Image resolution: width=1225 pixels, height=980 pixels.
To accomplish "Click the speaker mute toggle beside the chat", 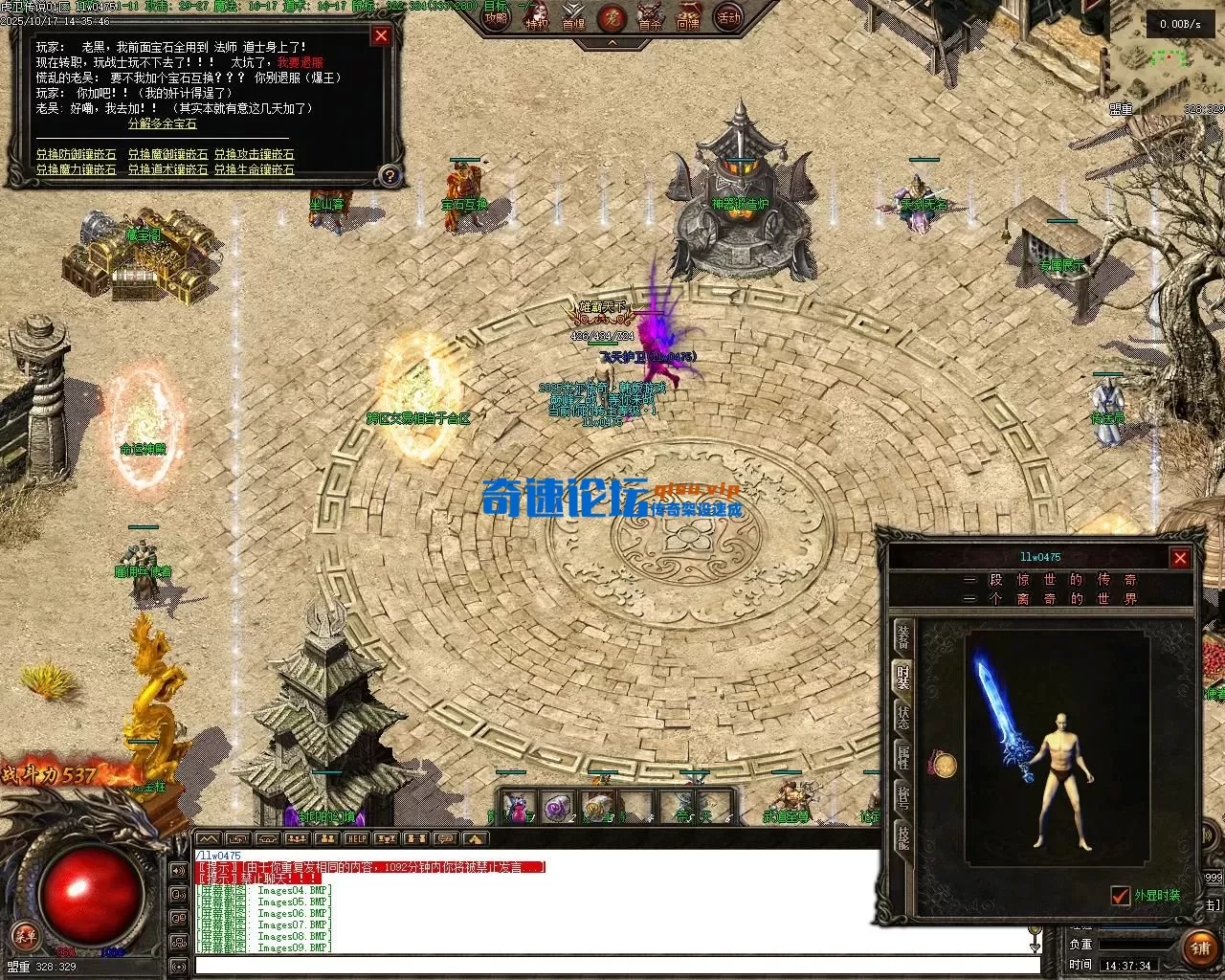I will pyautogui.click(x=178, y=869).
